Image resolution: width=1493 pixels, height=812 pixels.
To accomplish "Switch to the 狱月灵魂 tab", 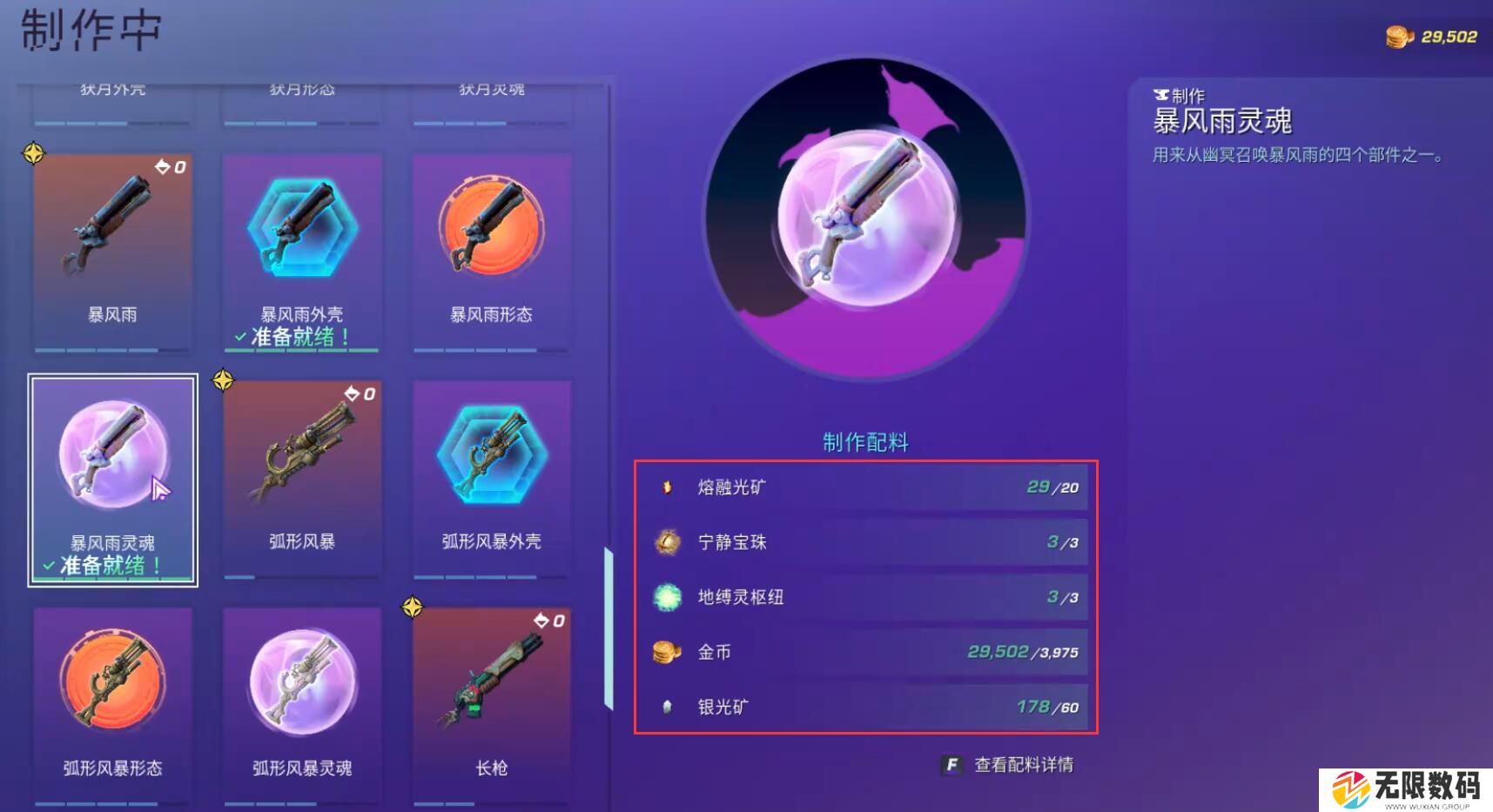I will [x=490, y=88].
